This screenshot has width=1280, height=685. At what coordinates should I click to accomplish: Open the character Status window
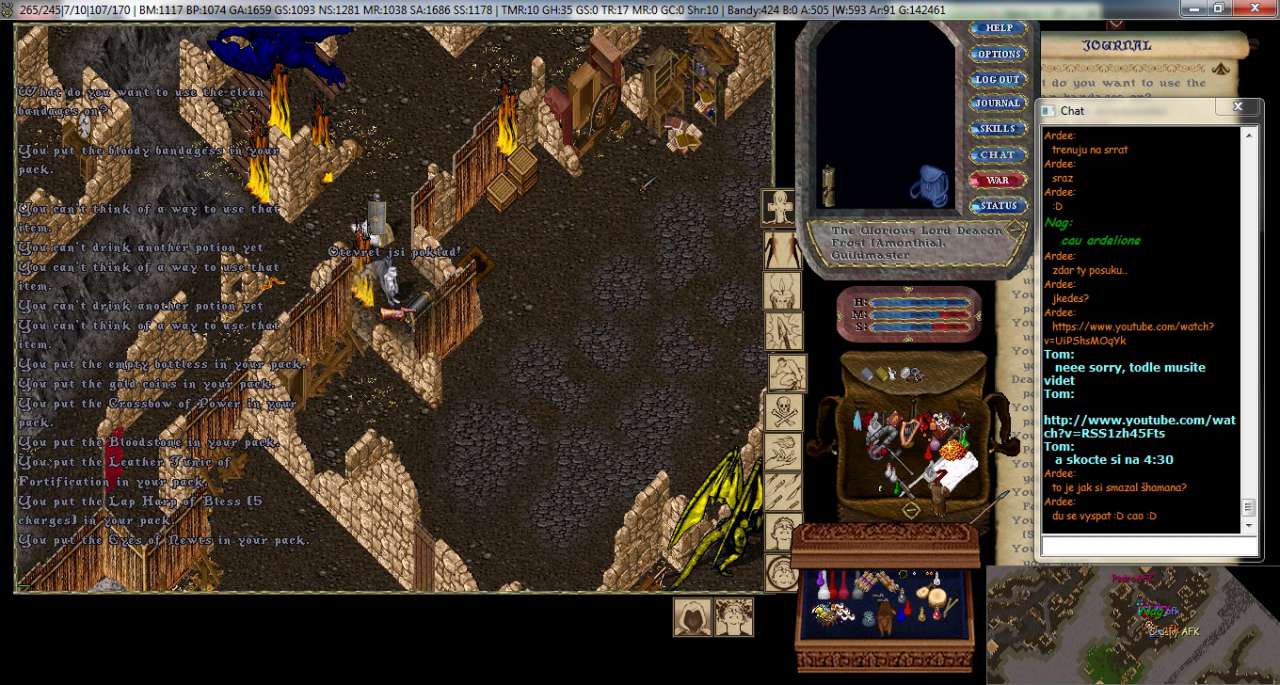pos(997,206)
